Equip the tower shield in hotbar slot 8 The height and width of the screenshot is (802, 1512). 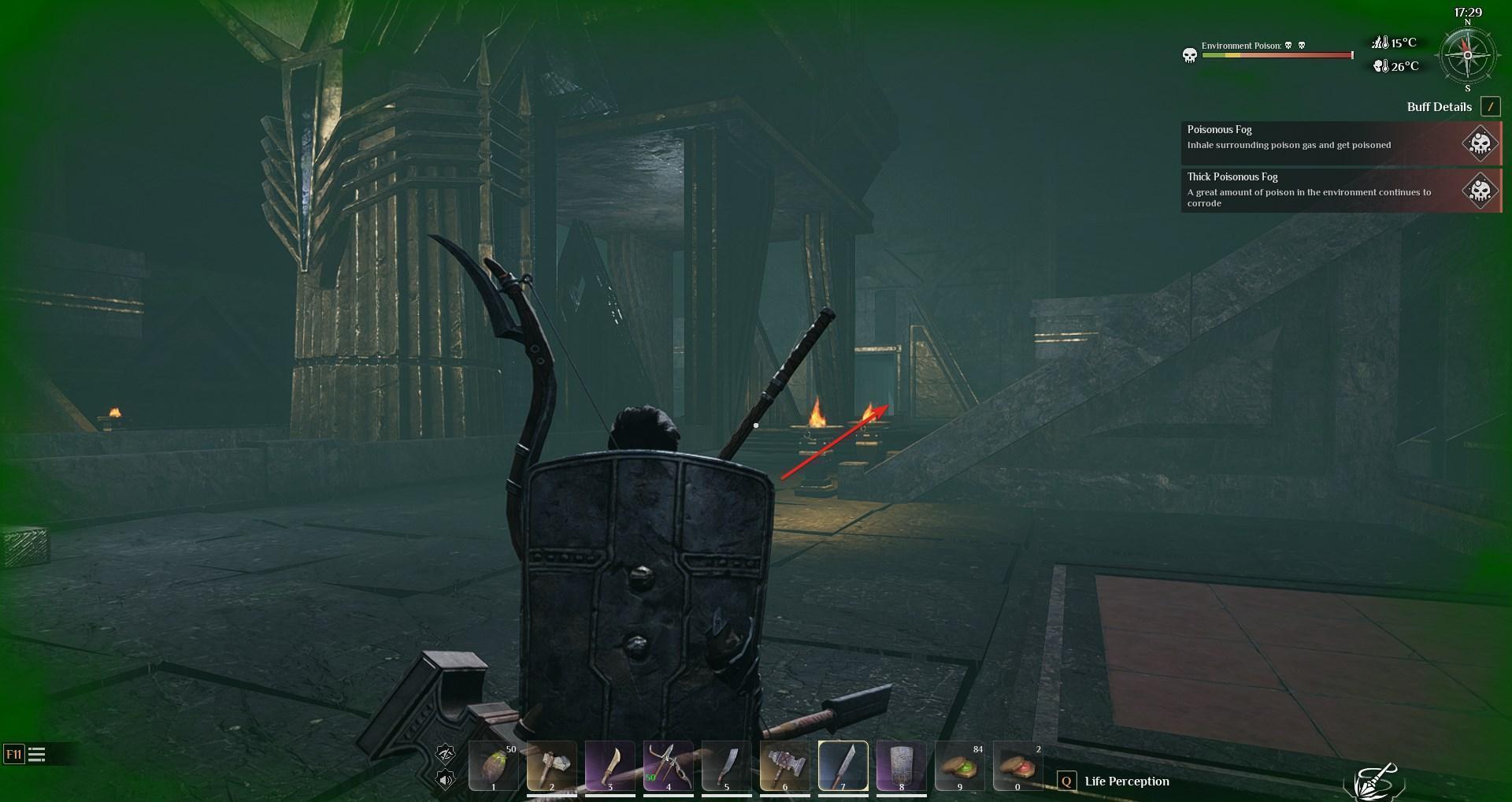pos(901,766)
